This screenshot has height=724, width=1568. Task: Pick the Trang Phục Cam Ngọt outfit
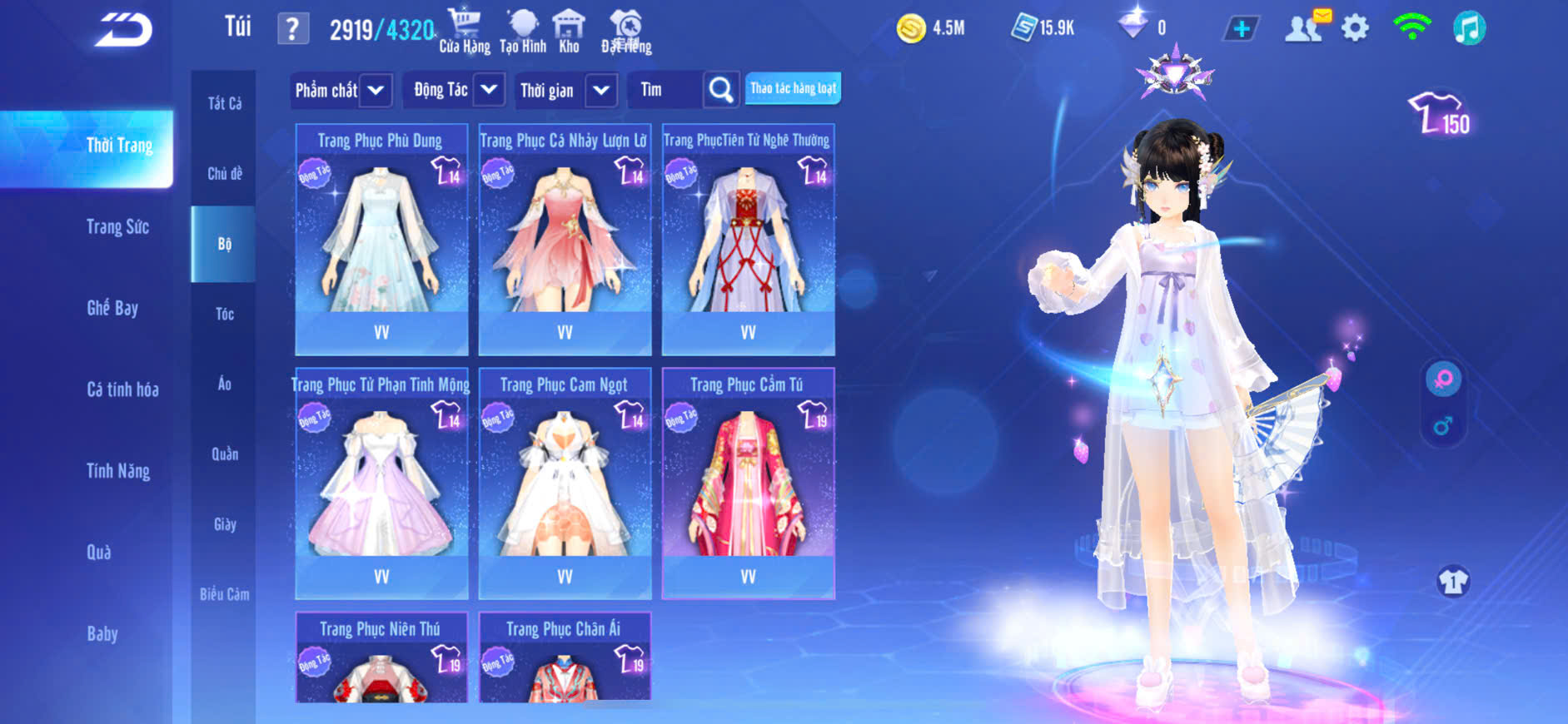tap(565, 483)
